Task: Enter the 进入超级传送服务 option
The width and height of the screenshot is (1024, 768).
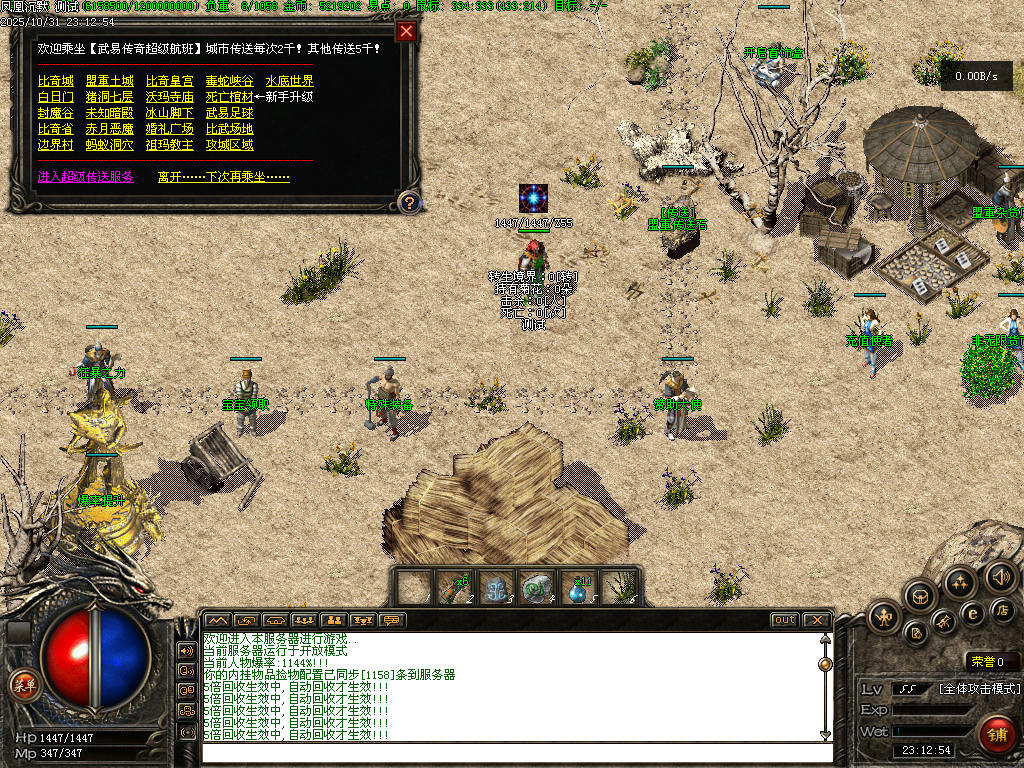Action: tap(85, 177)
